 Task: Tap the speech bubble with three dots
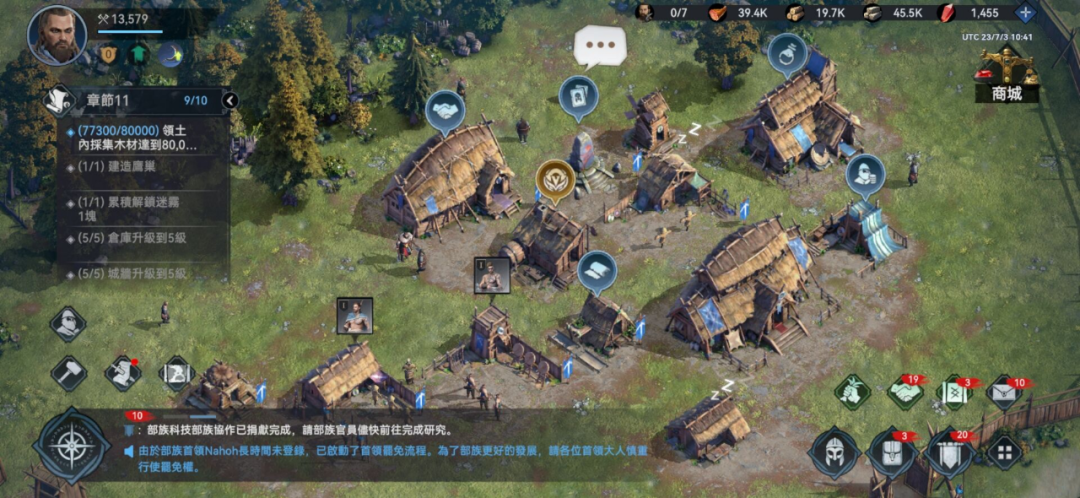(x=600, y=46)
